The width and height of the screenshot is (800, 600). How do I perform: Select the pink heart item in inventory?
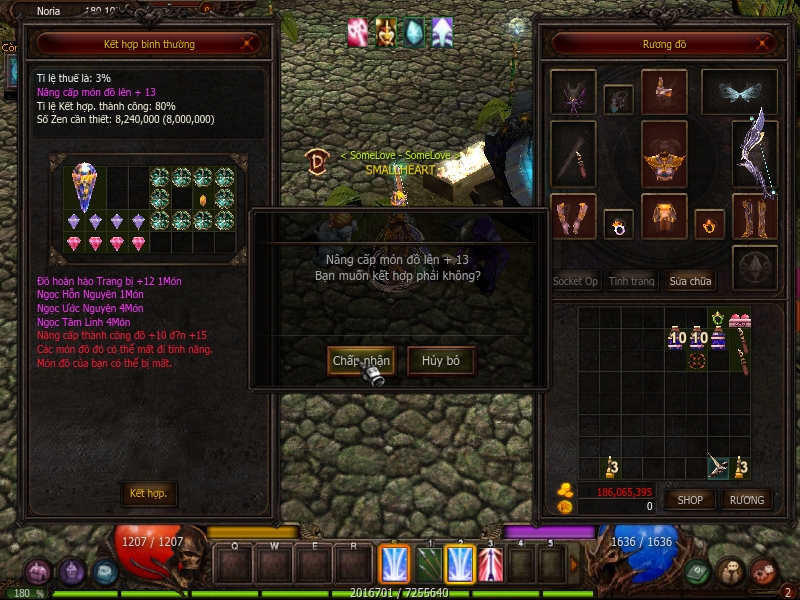[740, 321]
